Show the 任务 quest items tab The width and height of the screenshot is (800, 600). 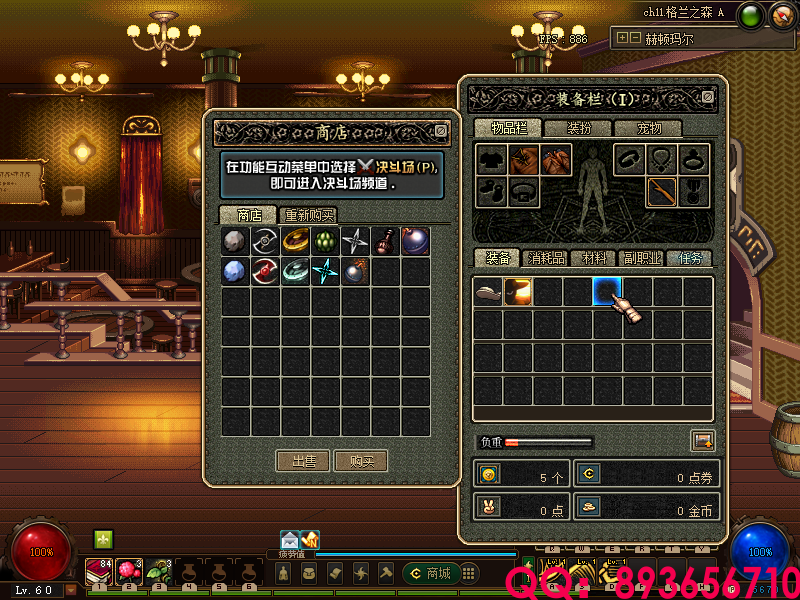click(688, 258)
